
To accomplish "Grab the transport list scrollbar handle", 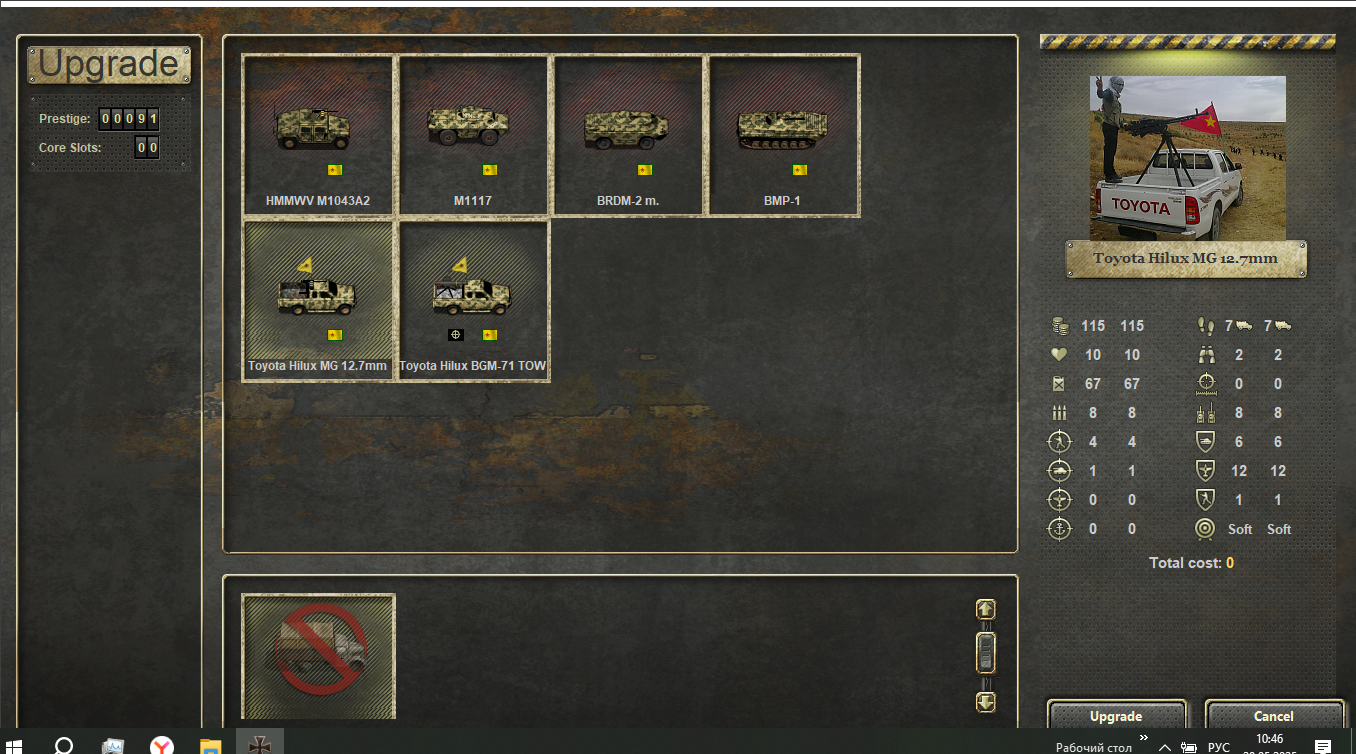I will coord(986,653).
